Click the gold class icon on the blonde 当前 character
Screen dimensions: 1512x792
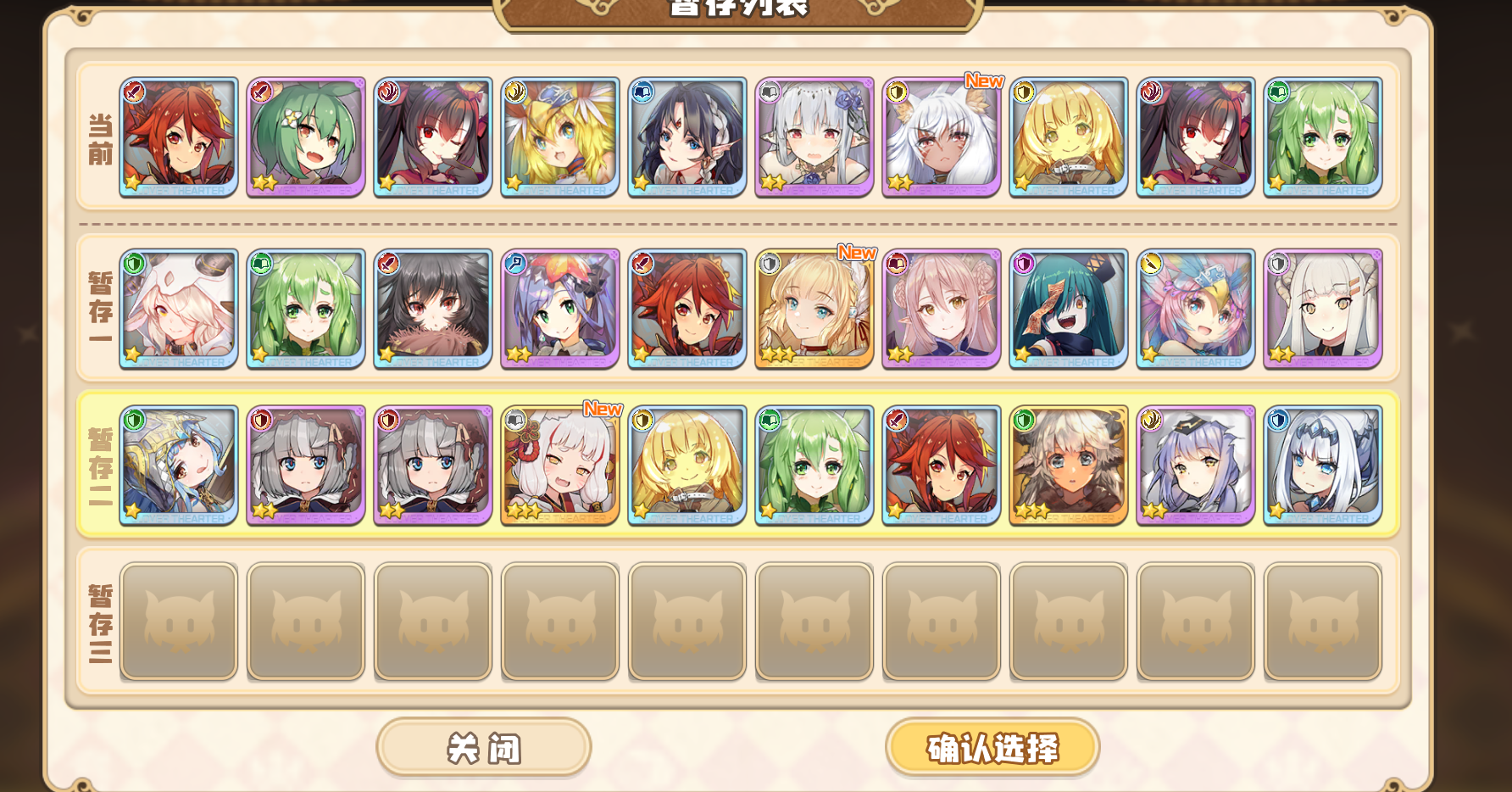coord(1022,90)
